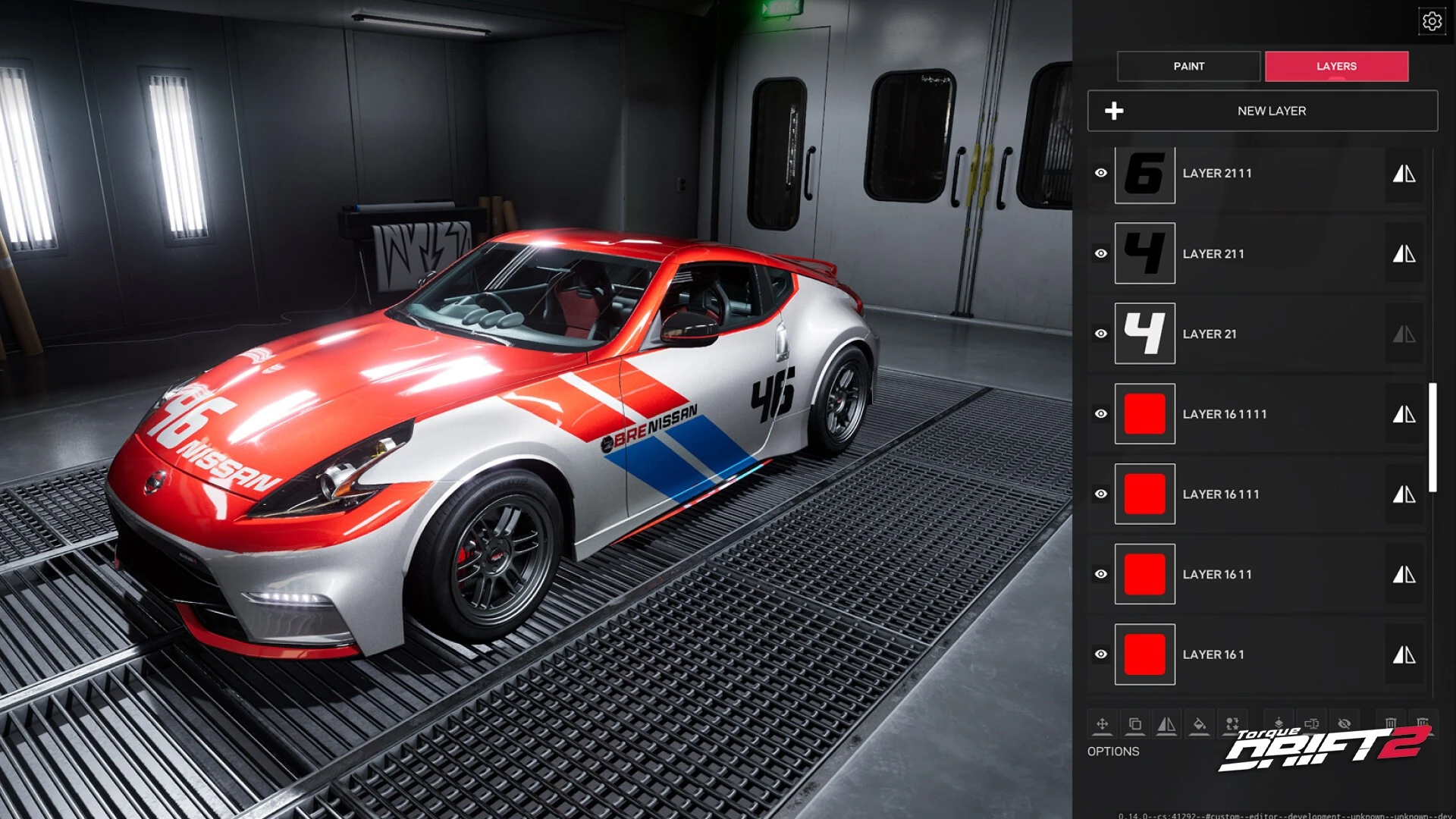The width and height of the screenshot is (1456, 819).
Task: Add a new layer
Action: pyautogui.click(x=1263, y=111)
